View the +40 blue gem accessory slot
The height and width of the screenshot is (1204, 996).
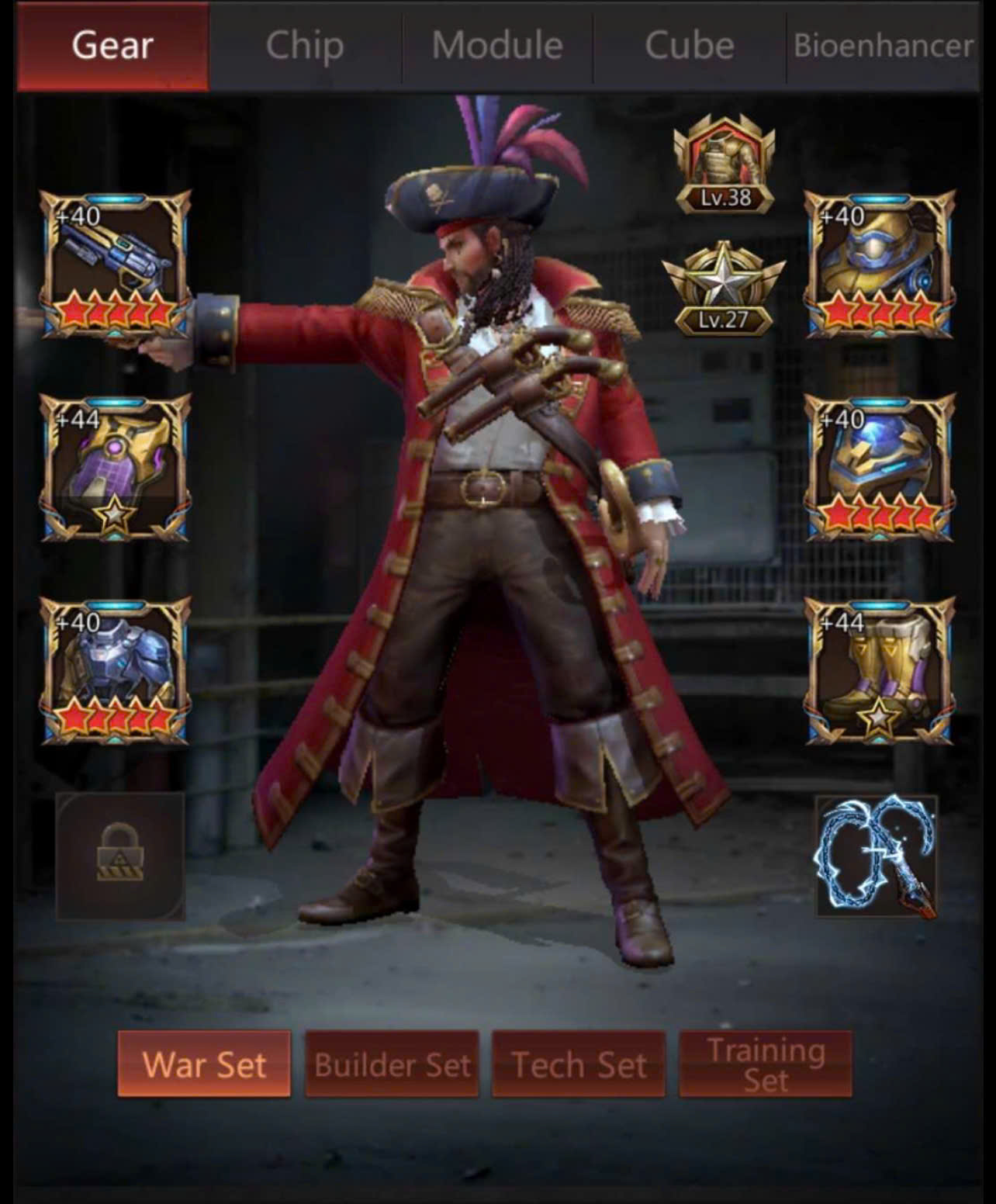[880, 468]
